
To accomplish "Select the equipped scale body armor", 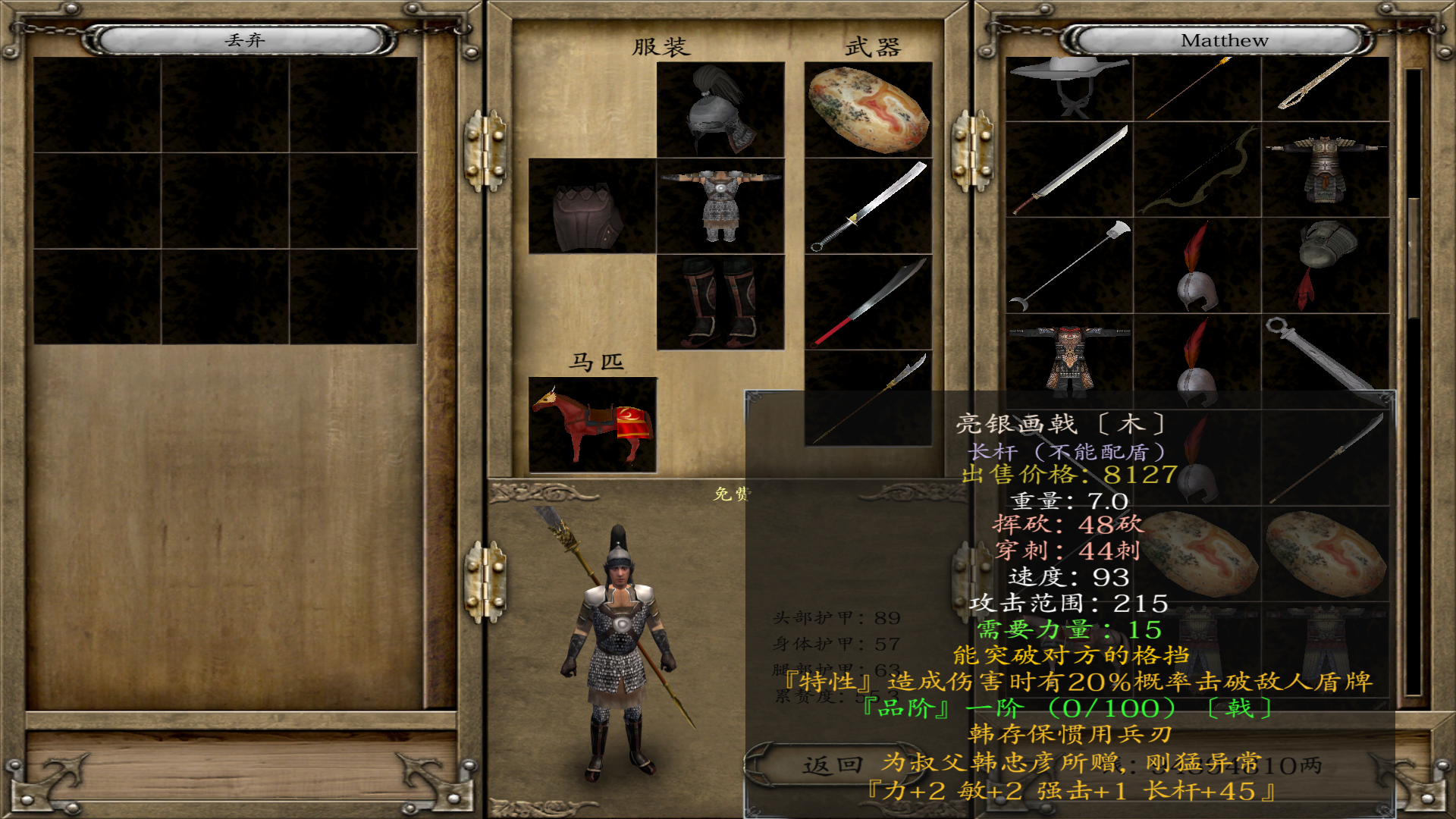I will click(x=720, y=206).
